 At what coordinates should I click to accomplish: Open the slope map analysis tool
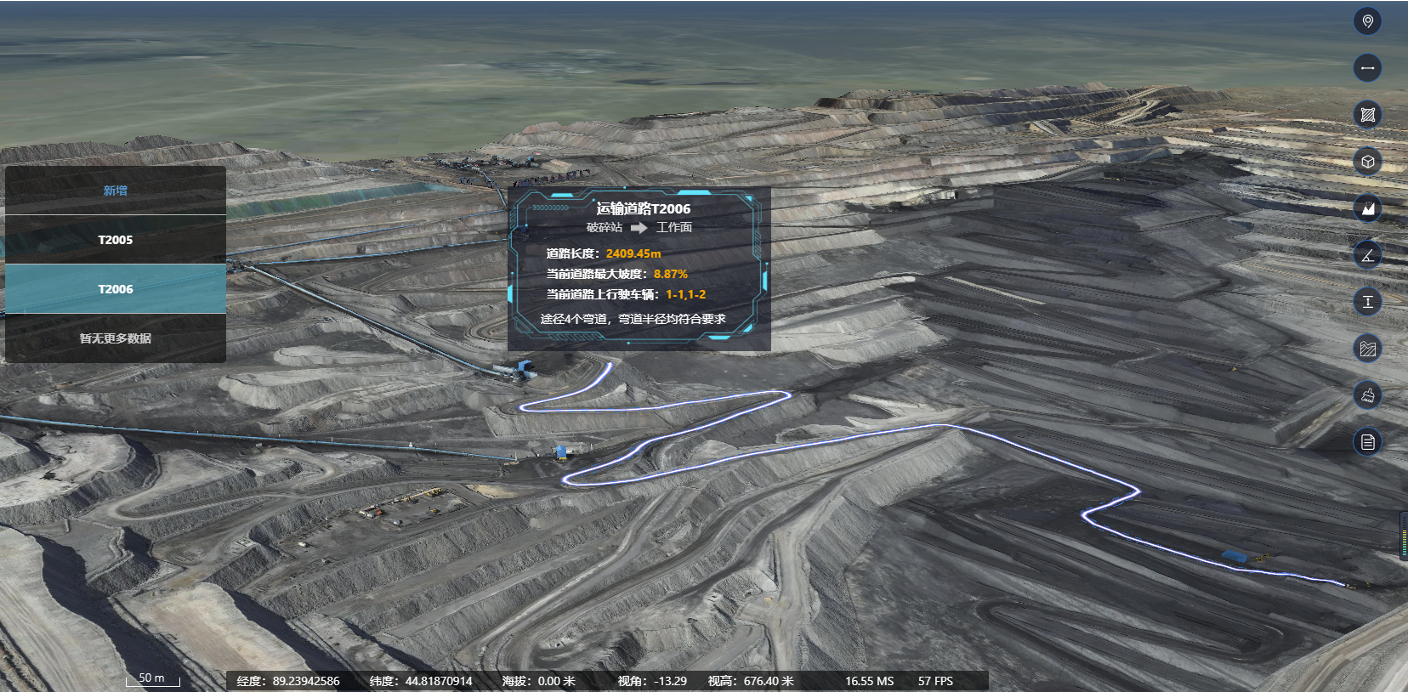coord(1367,348)
